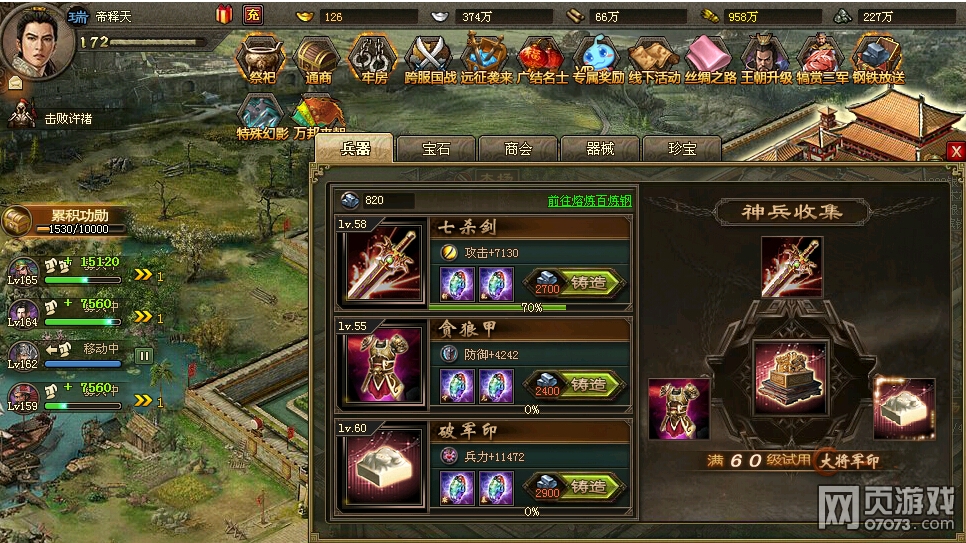Open the 钢铁放送 icon
966x543 pixels.
click(x=879, y=58)
